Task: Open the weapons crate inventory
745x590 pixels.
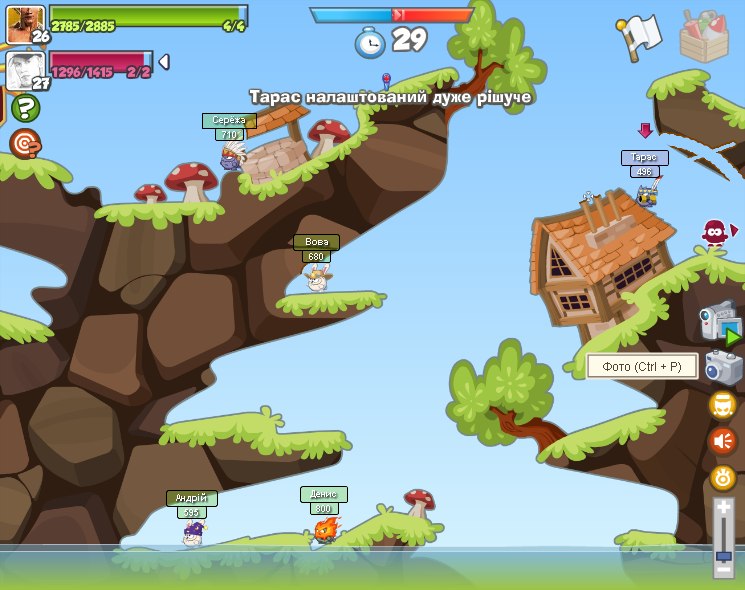Action: pyautogui.click(x=704, y=36)
